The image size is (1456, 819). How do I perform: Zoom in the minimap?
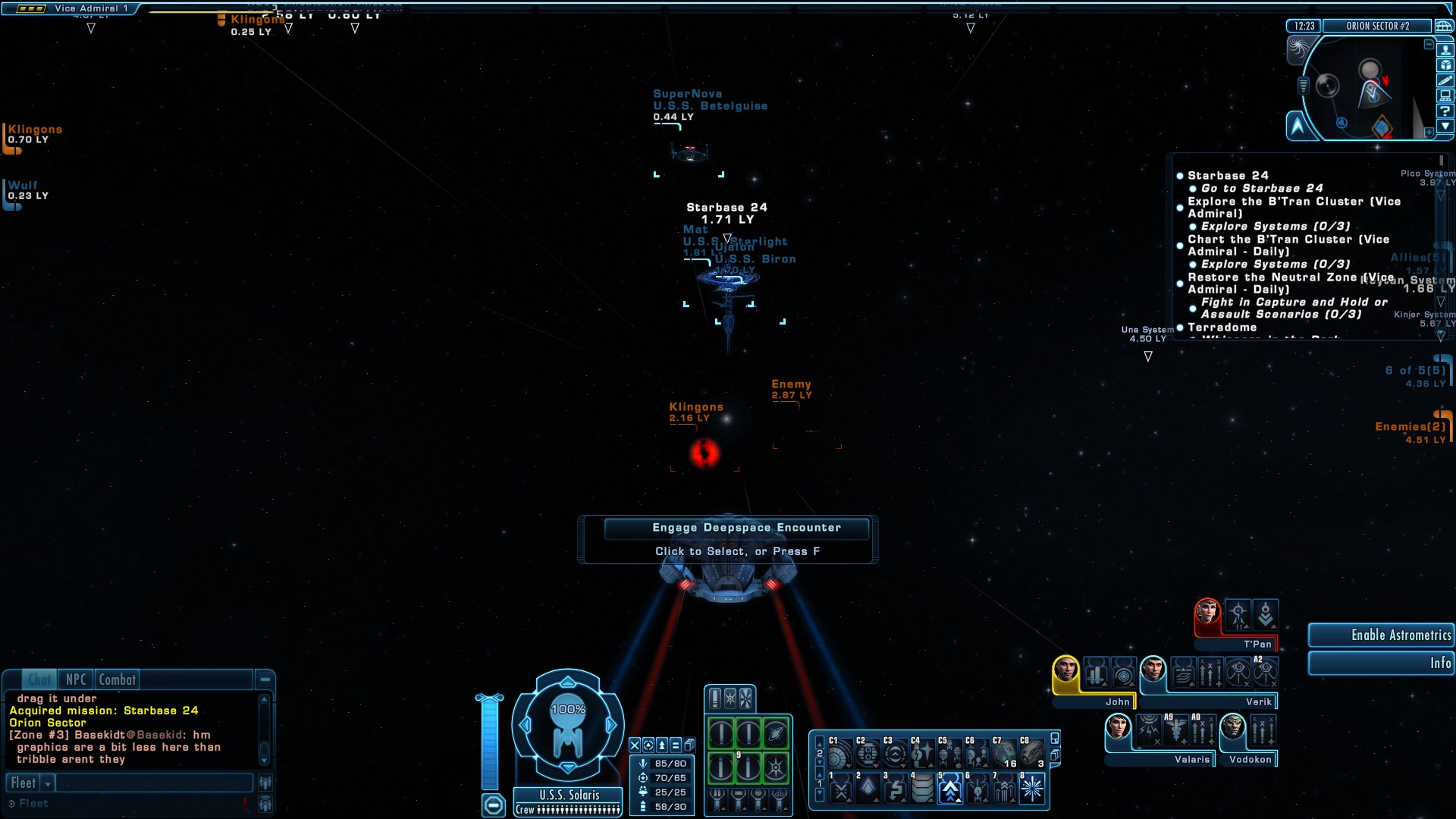(x=1429, y=132)
